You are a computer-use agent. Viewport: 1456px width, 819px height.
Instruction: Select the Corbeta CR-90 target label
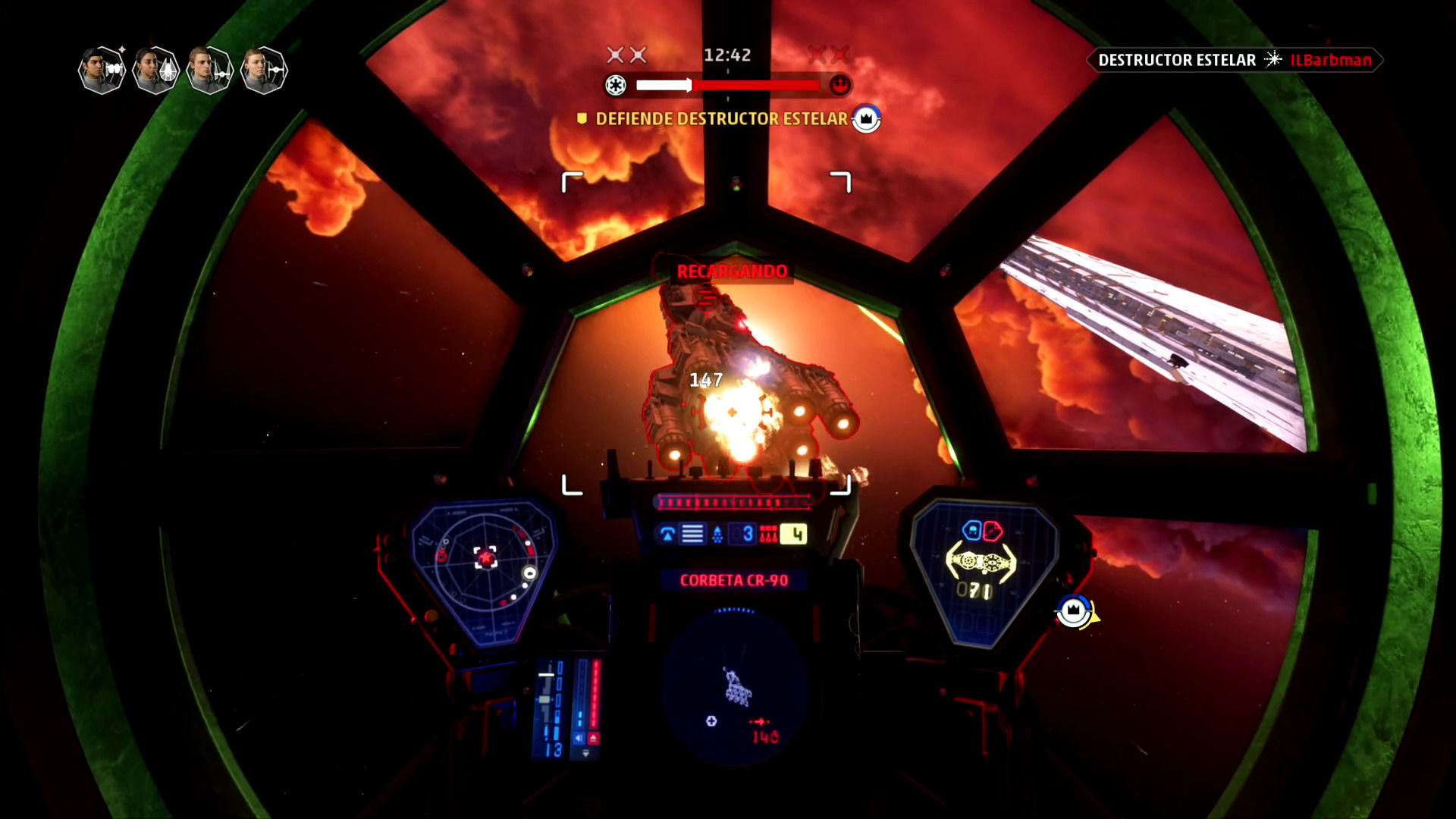[734, 580]
